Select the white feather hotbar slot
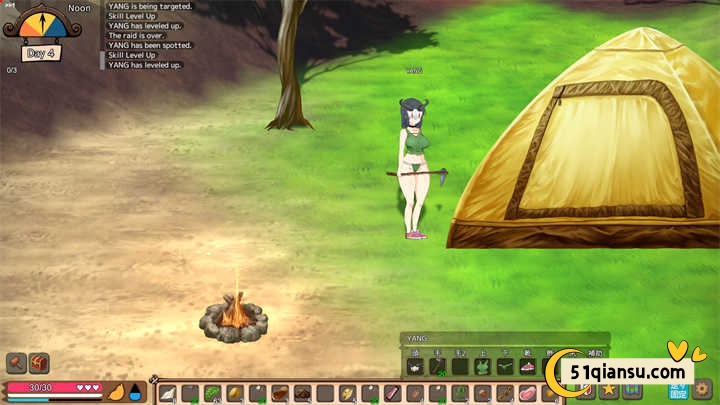 coord(168,393)
